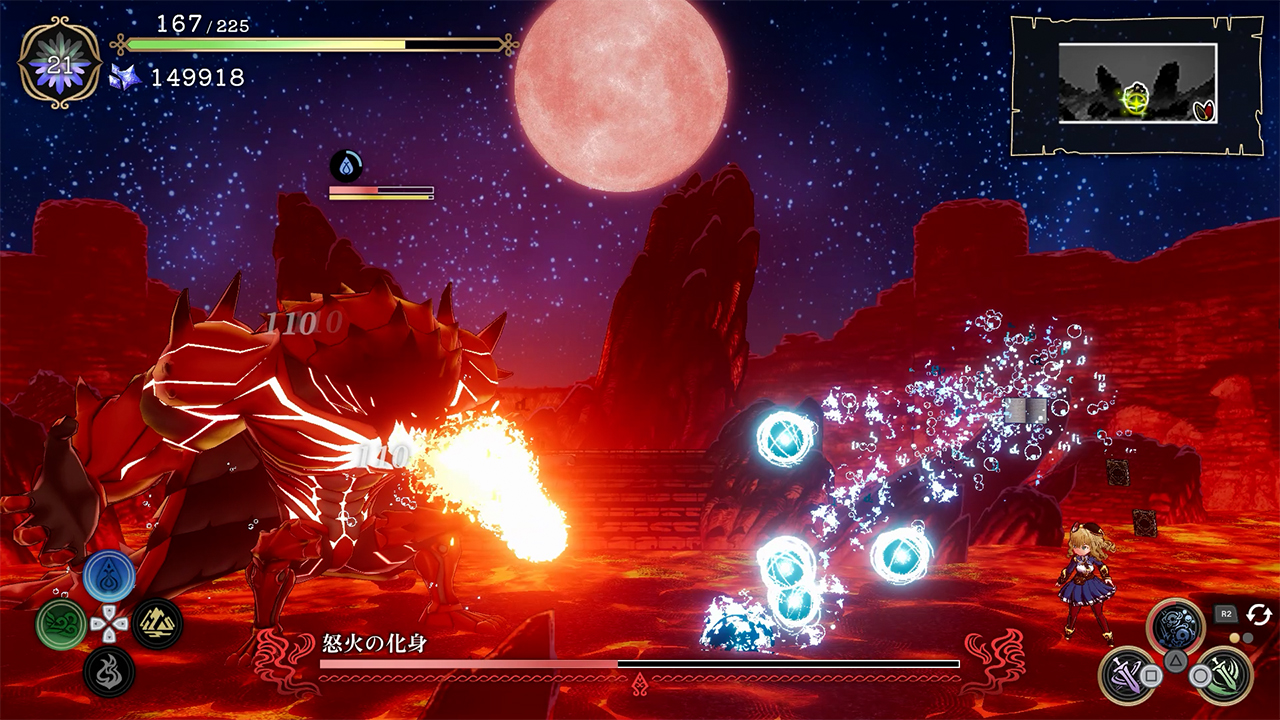Choose the gold mountain earth element emblem
Image resolution: width=1280 pixels, height=720 pixels.
157,624
